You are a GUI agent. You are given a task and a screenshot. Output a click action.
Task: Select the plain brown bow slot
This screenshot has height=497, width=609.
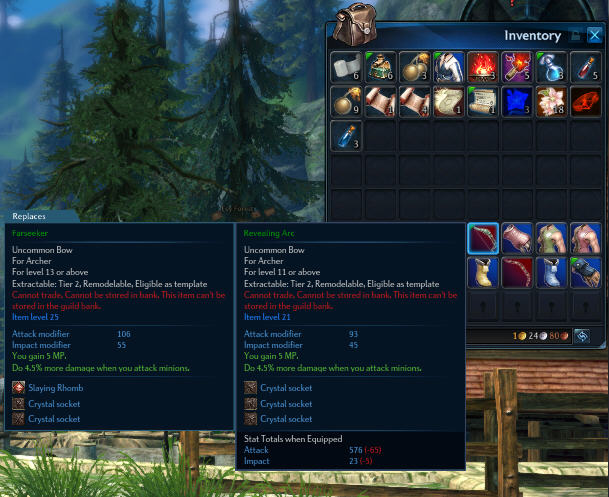517,272
